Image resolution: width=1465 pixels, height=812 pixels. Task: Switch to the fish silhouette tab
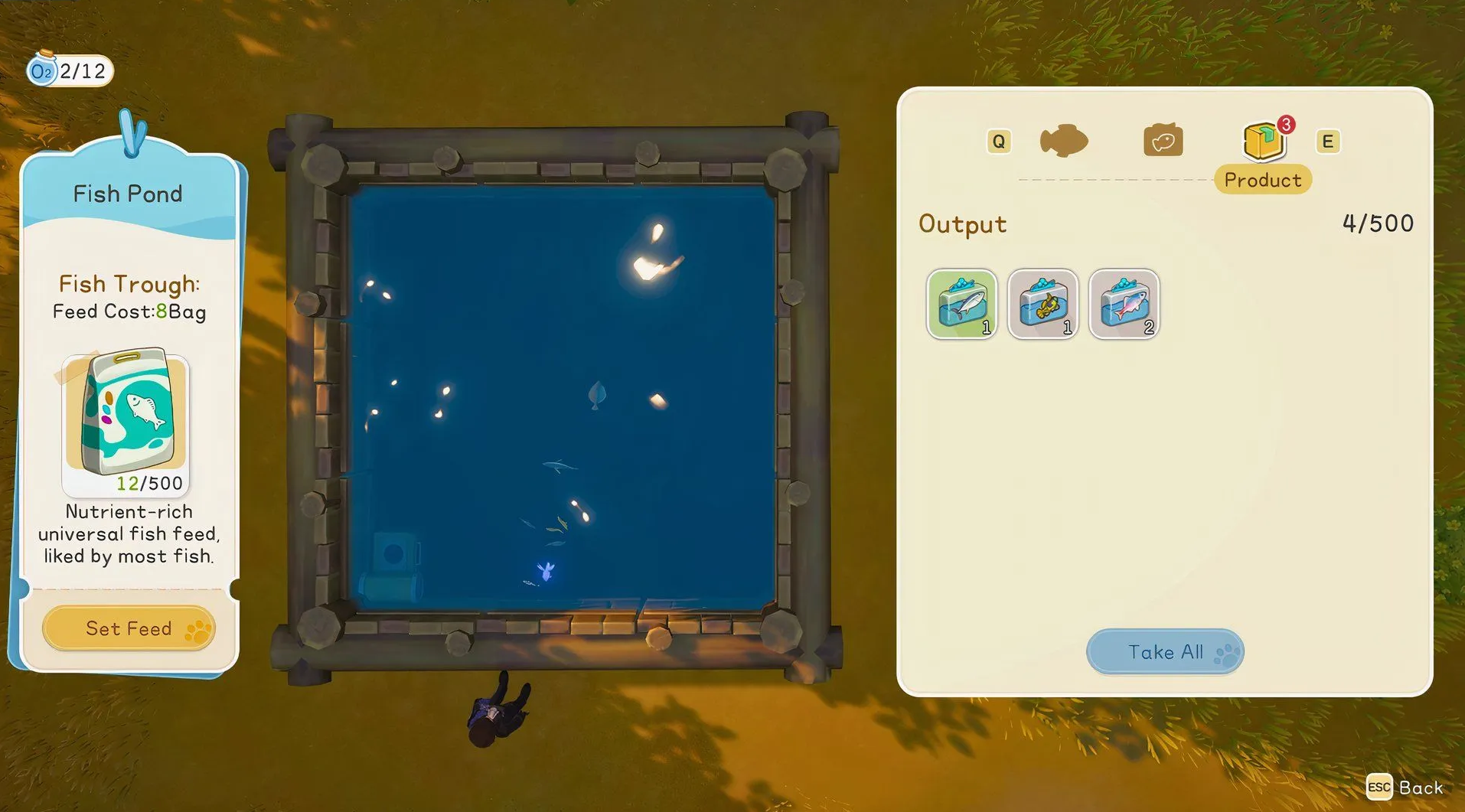pyautogui.click(x=1063, y=141)
